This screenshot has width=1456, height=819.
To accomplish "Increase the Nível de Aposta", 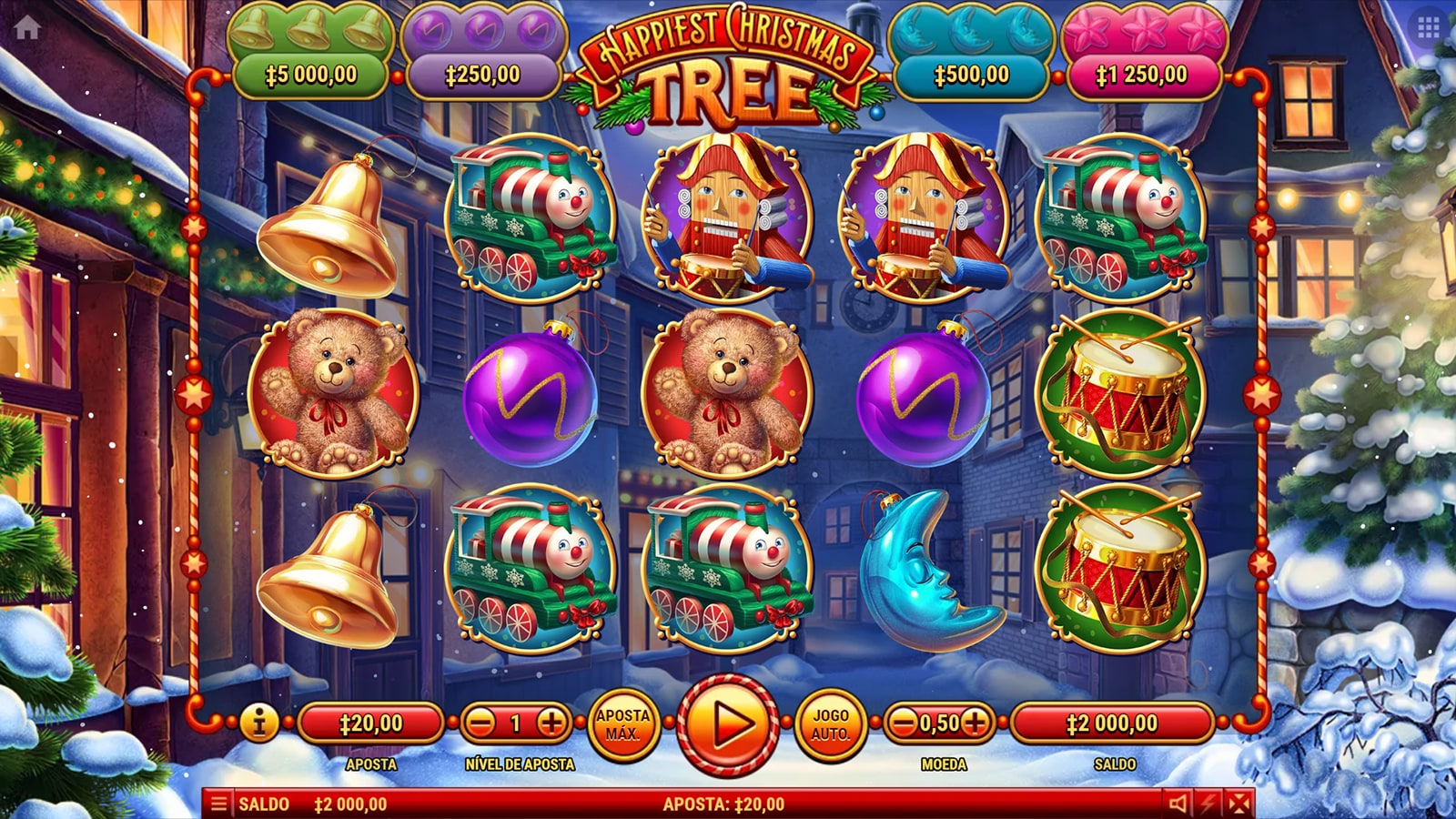I will [x=551, y=723].
